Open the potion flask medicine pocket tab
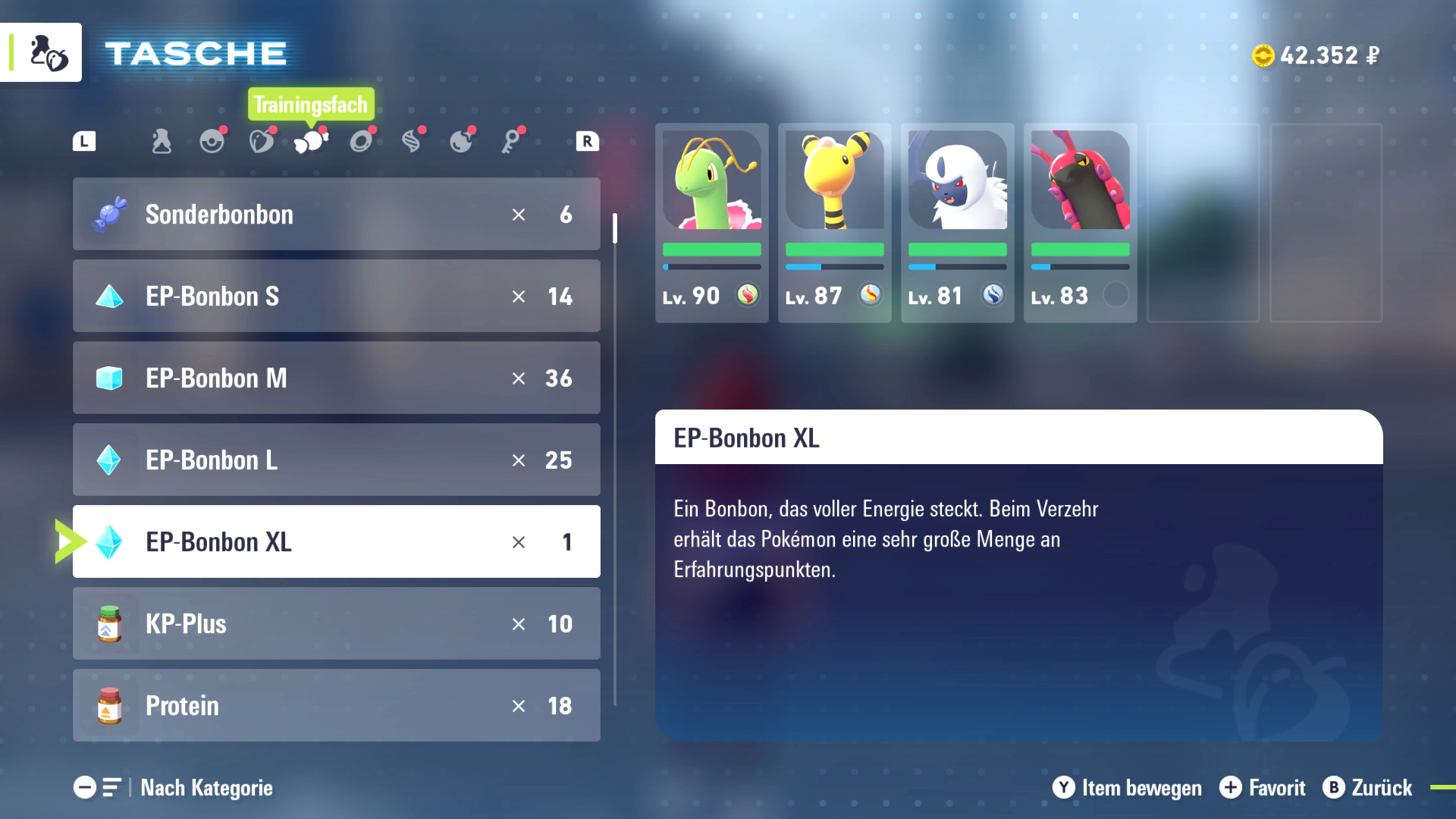 coord(162,142)
